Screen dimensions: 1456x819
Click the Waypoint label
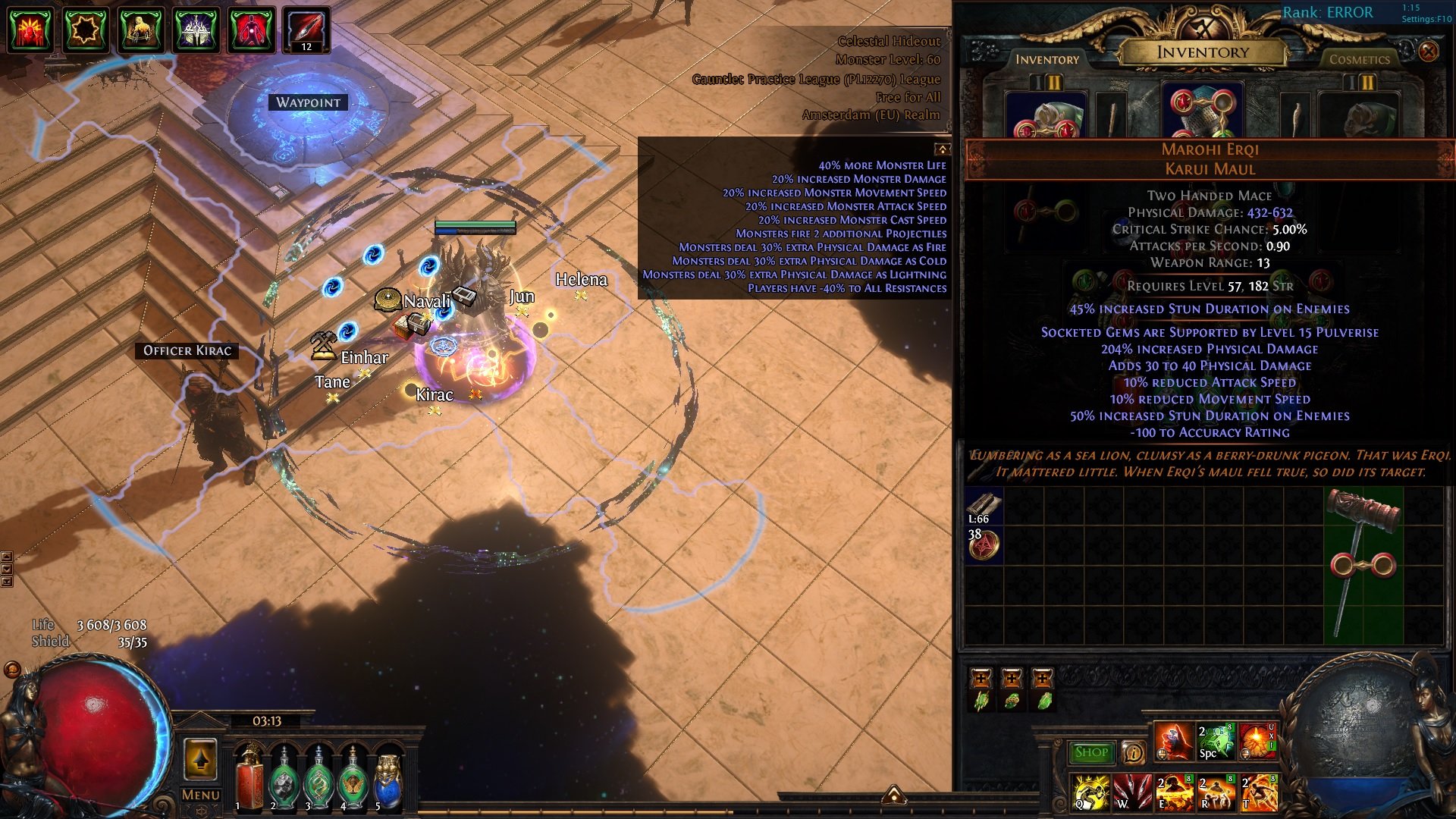(x=308, y=102)
